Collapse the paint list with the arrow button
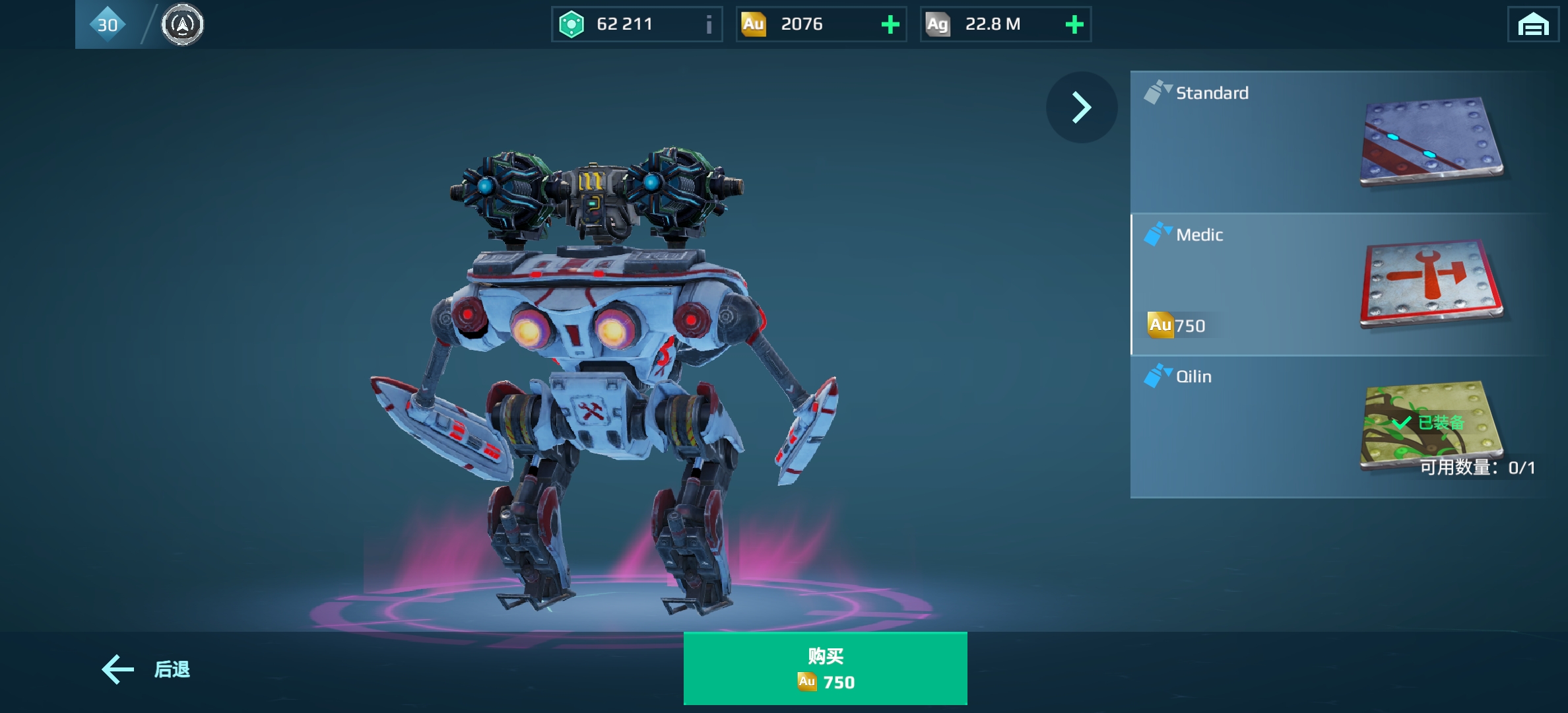This screenshot has height=713, width=1568. (x=1081, y=108)
